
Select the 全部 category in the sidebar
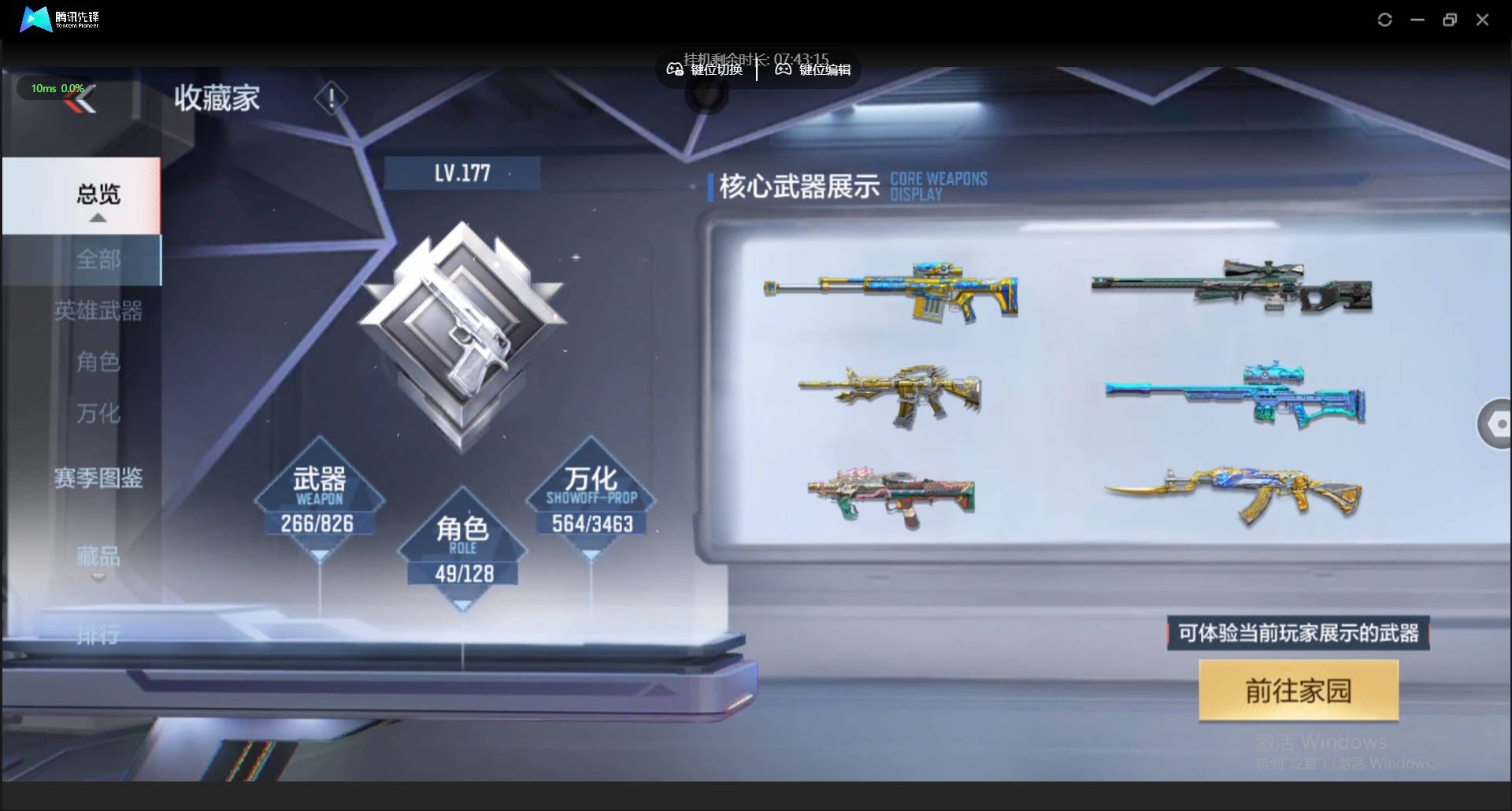point(98,261)
